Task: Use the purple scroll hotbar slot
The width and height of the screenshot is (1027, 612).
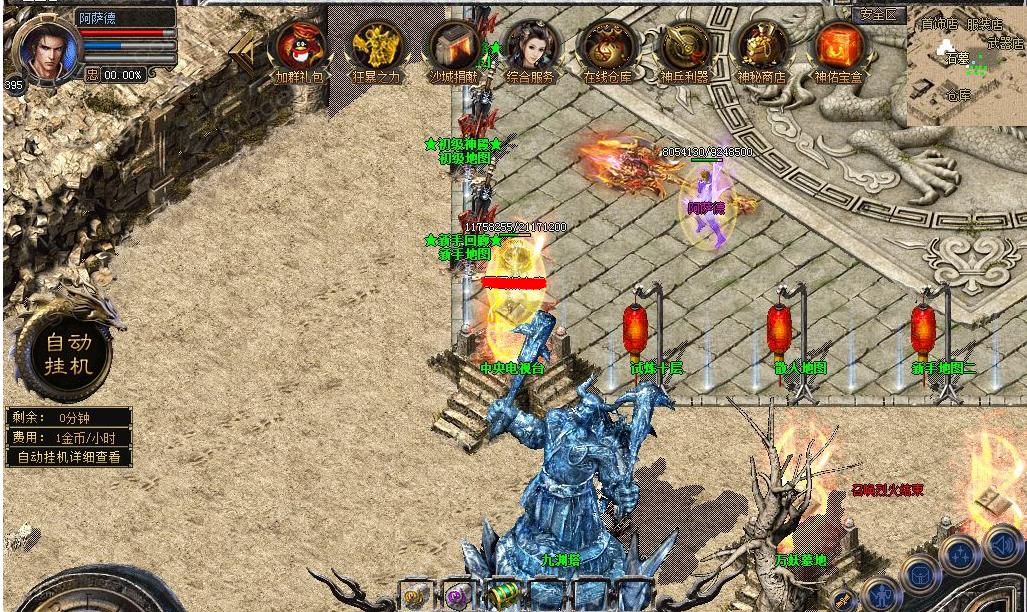Action: (457, 596)
